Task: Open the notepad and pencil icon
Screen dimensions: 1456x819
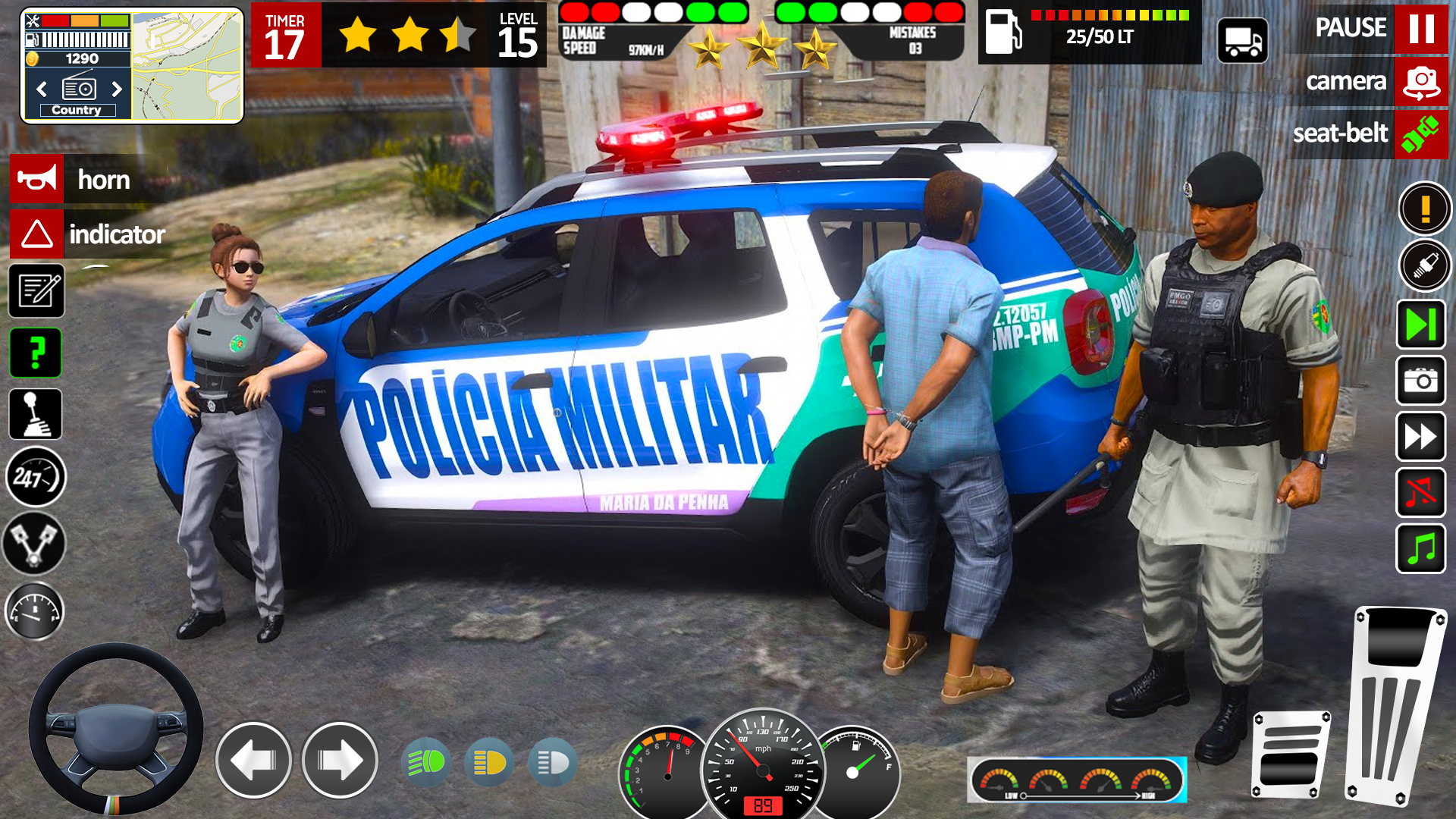Action: tap(36, 290)
